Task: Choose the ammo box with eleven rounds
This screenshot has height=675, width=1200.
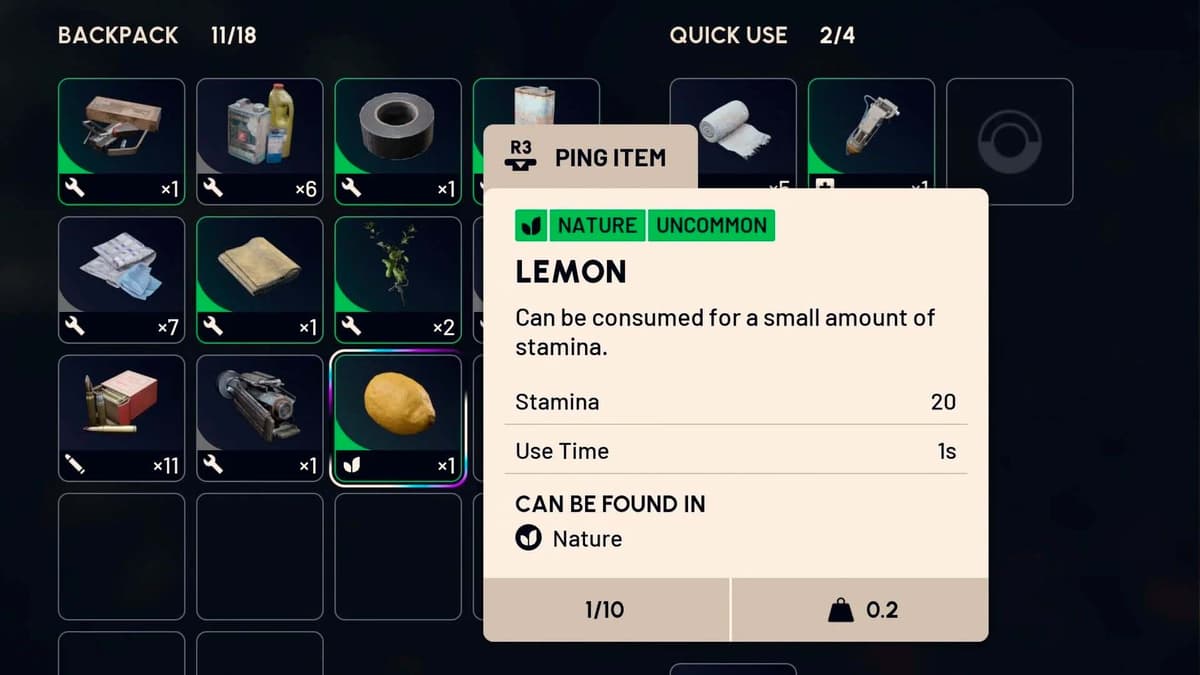Action: 121,418
